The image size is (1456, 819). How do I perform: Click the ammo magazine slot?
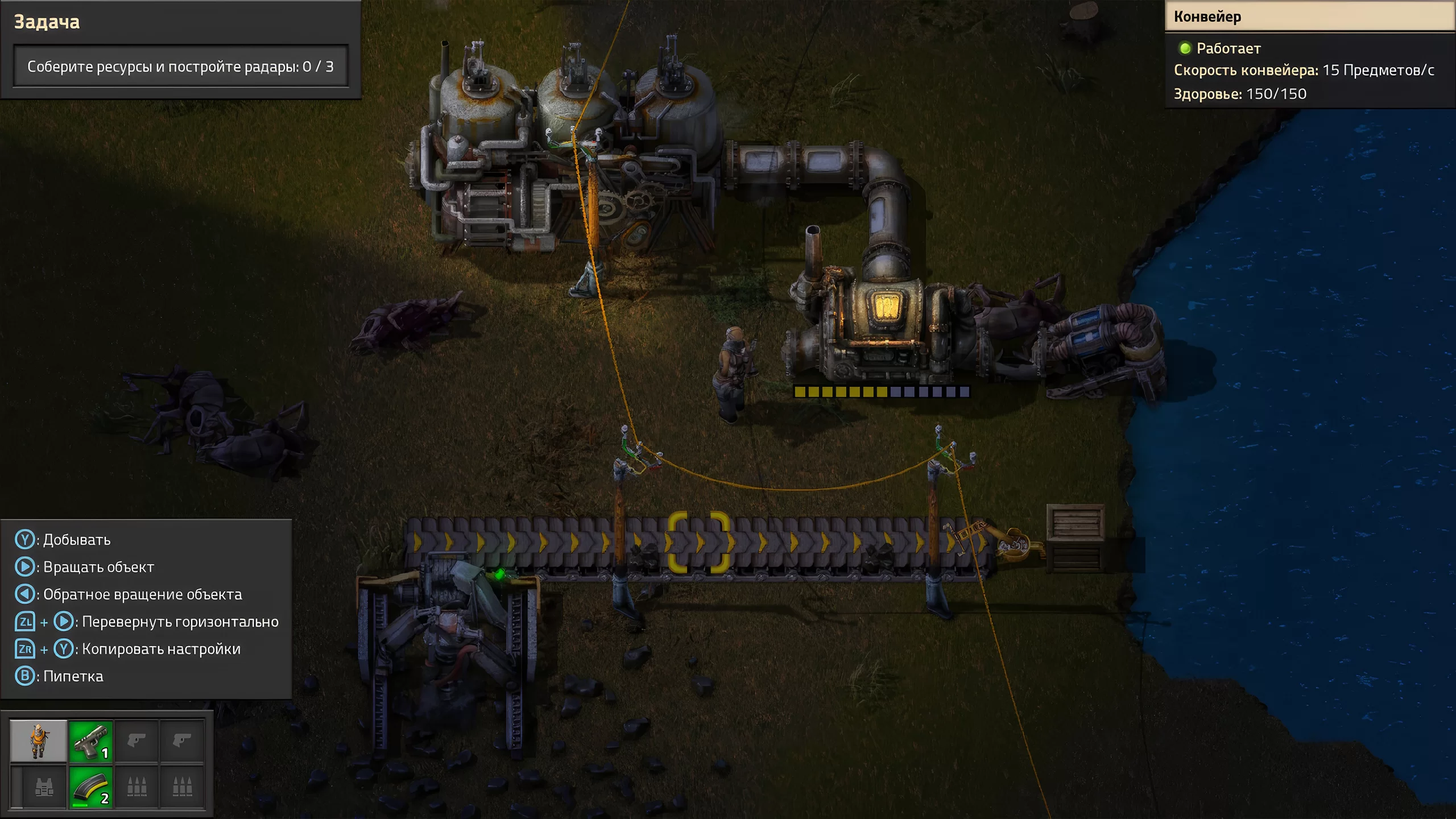coord(91,787)
